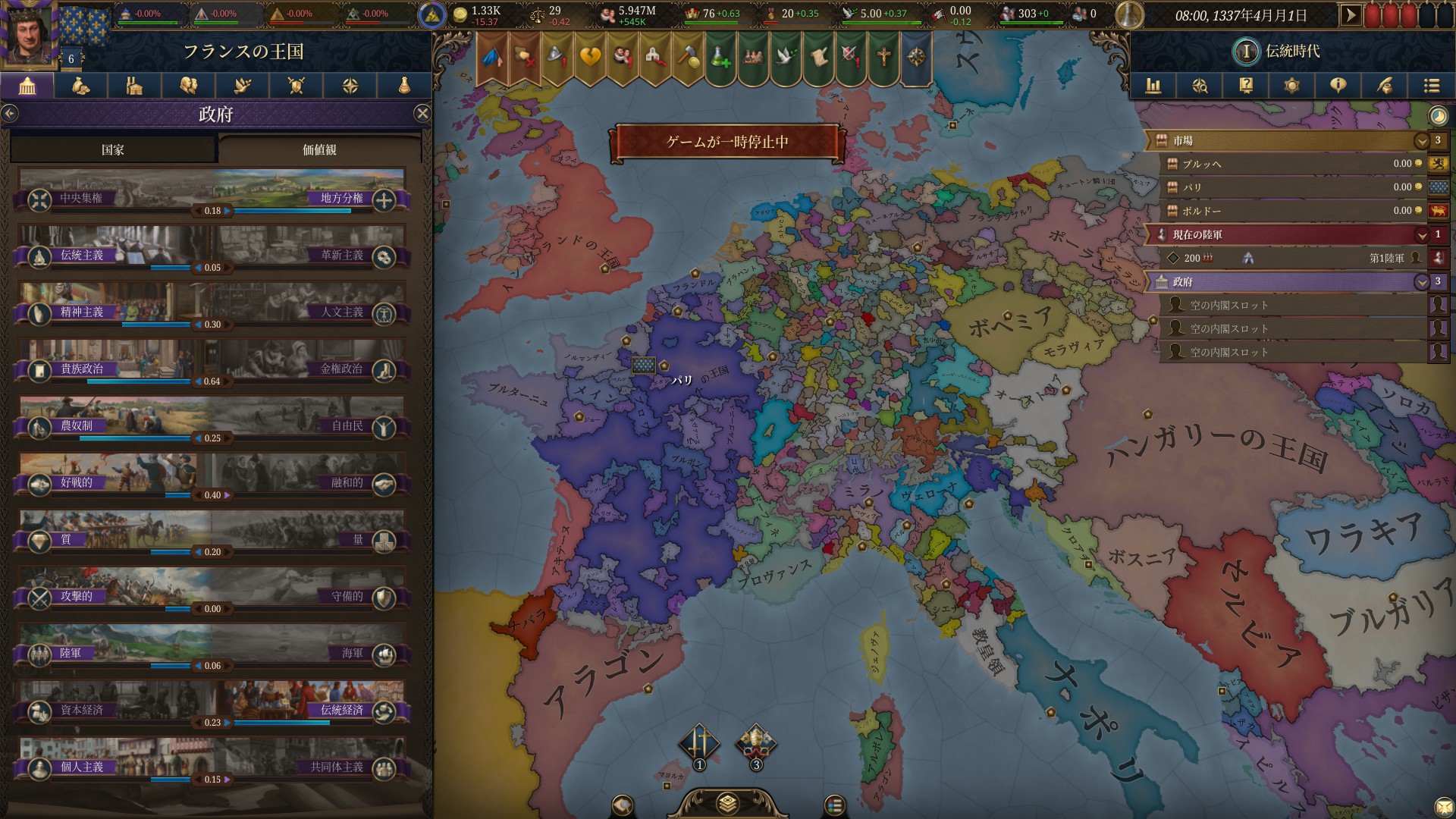Collapse the 現在の陸軍 army section
This screenshot has width=1456, height=819.
(1423, 236)
